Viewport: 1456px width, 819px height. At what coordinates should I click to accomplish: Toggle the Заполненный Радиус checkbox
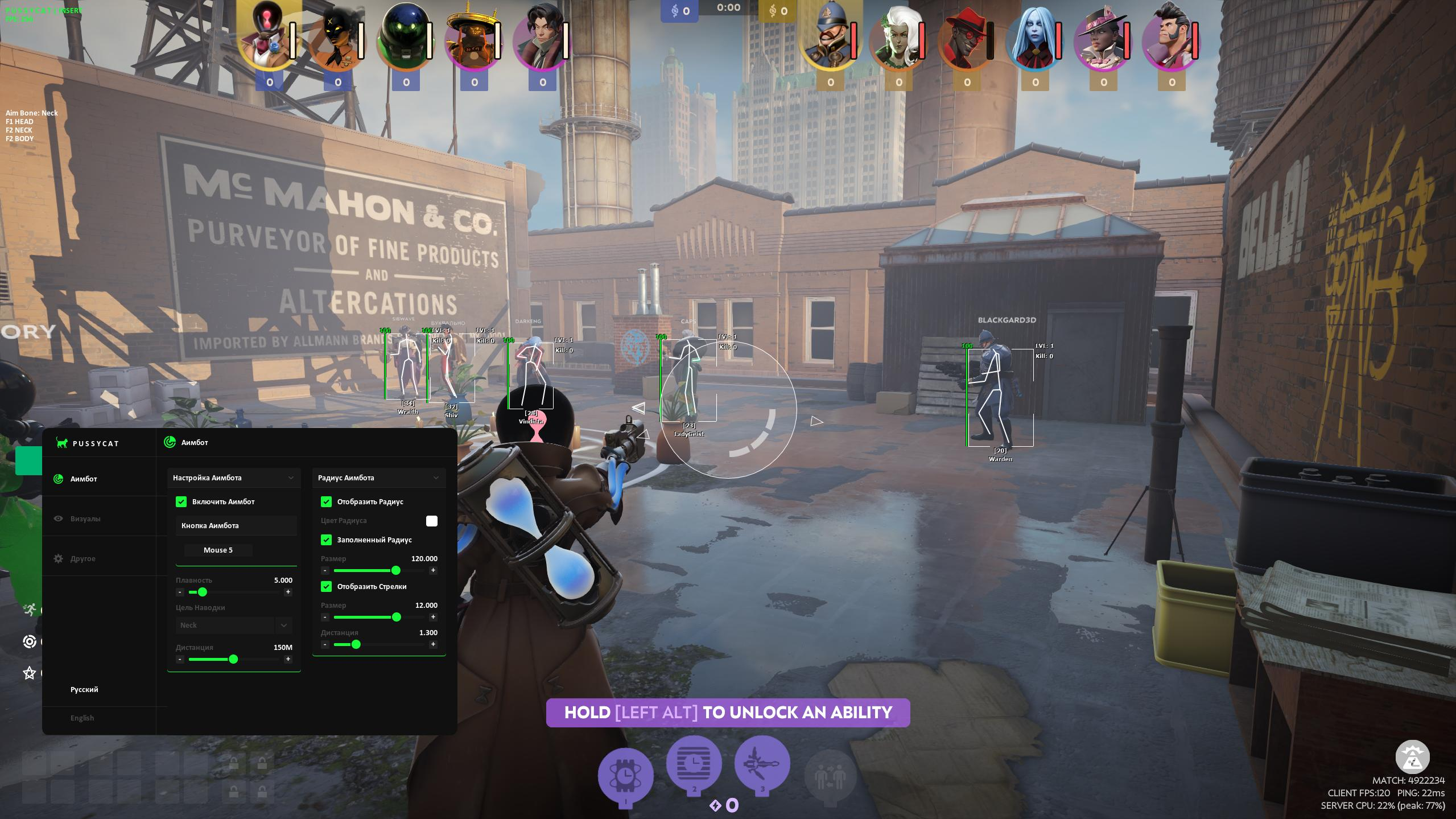326,540
